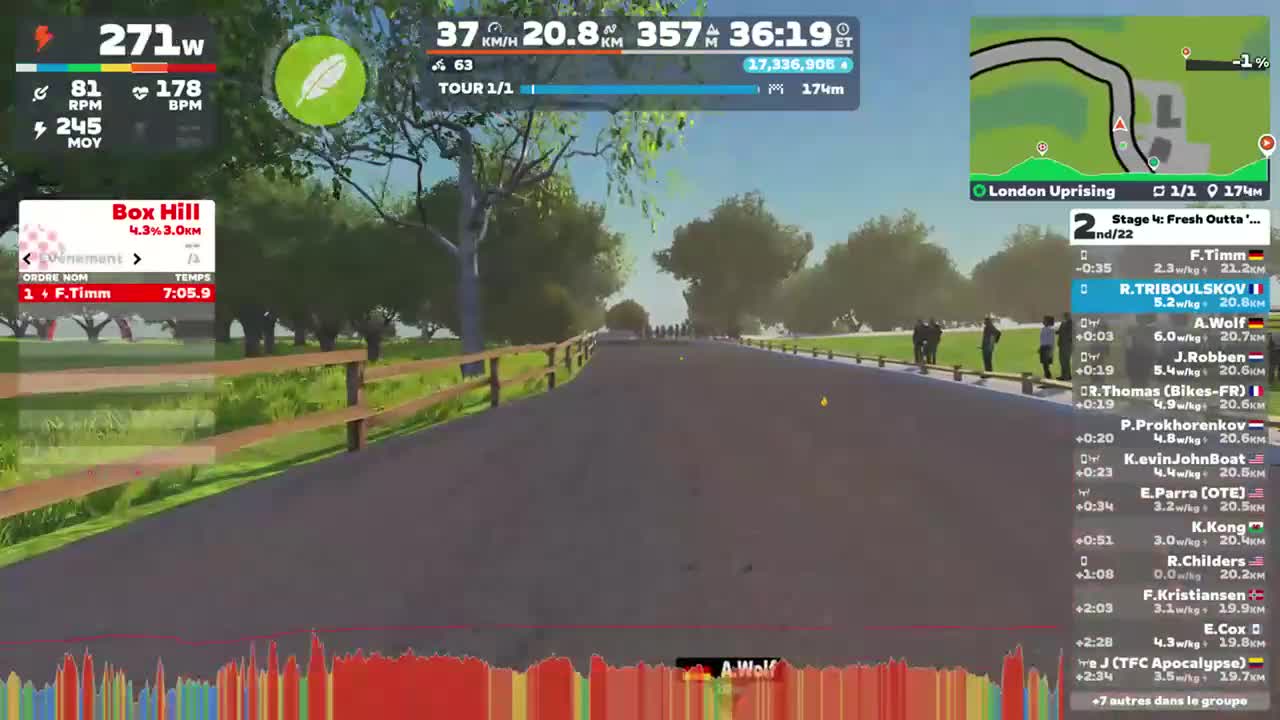Click the red rider arrow on the minimap
Screen dimensions: 1280x720
1120,126
